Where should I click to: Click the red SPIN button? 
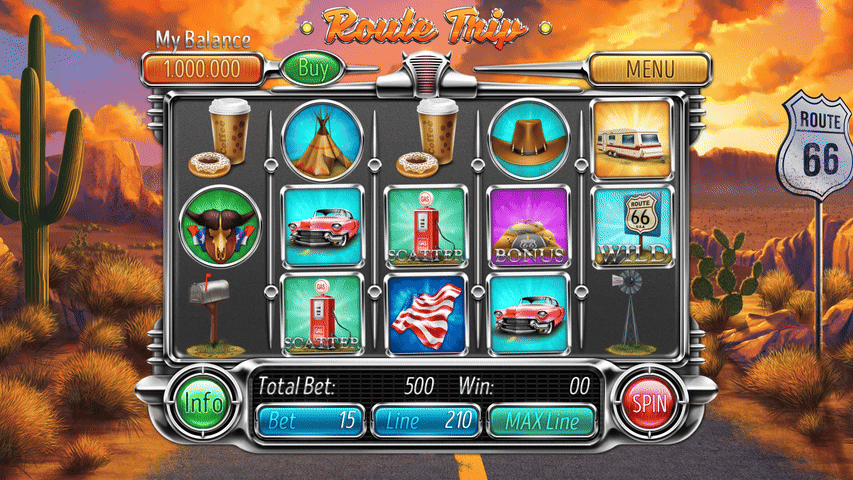pos(649,403)
